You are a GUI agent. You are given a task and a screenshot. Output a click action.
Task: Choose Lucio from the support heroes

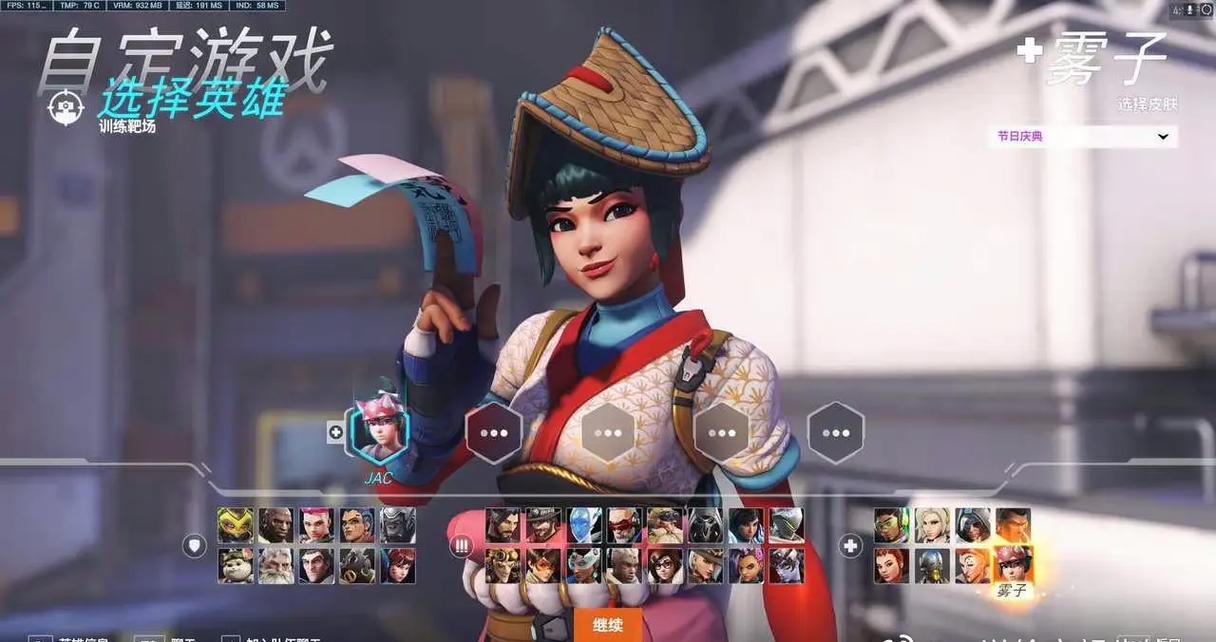tap(891, 526)
